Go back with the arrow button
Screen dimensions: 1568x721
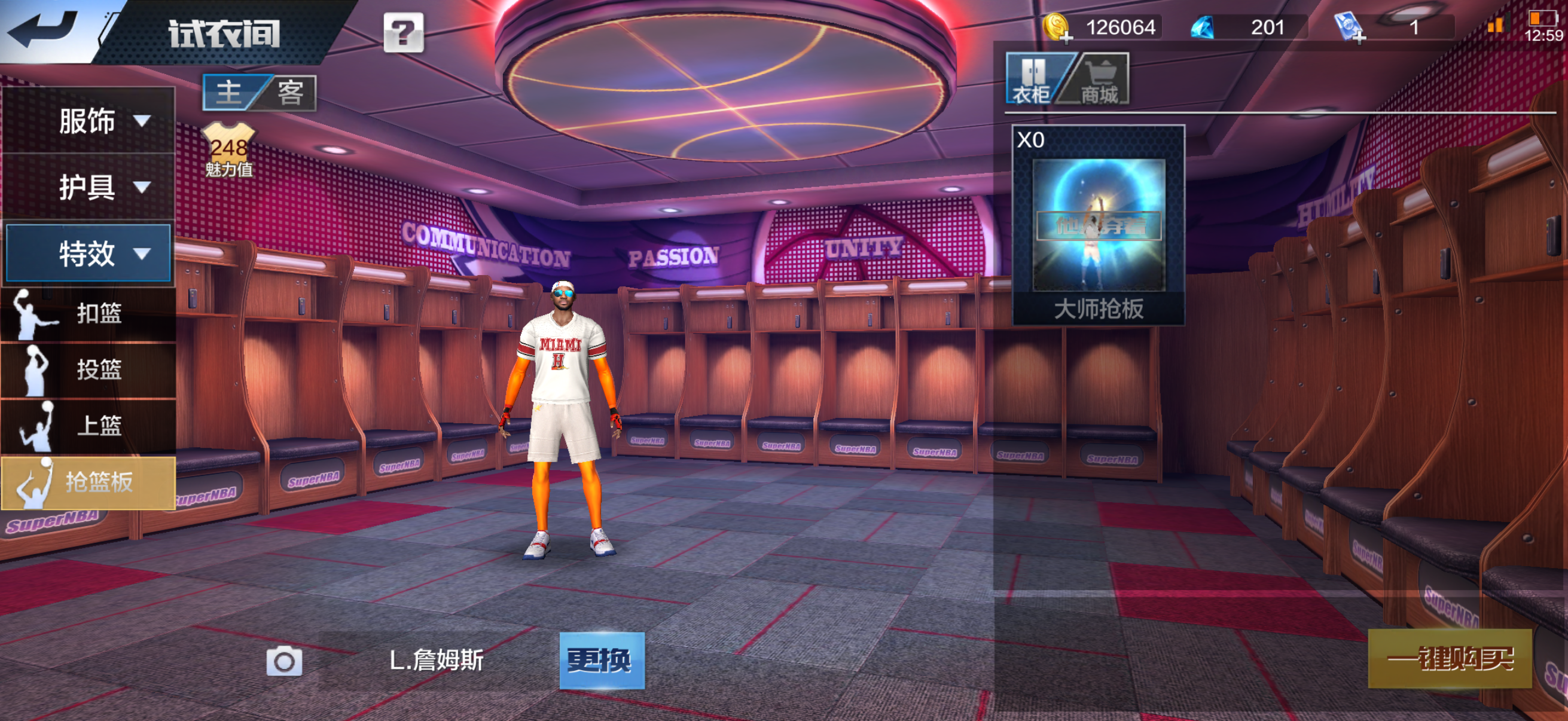[x=42, y=30]
